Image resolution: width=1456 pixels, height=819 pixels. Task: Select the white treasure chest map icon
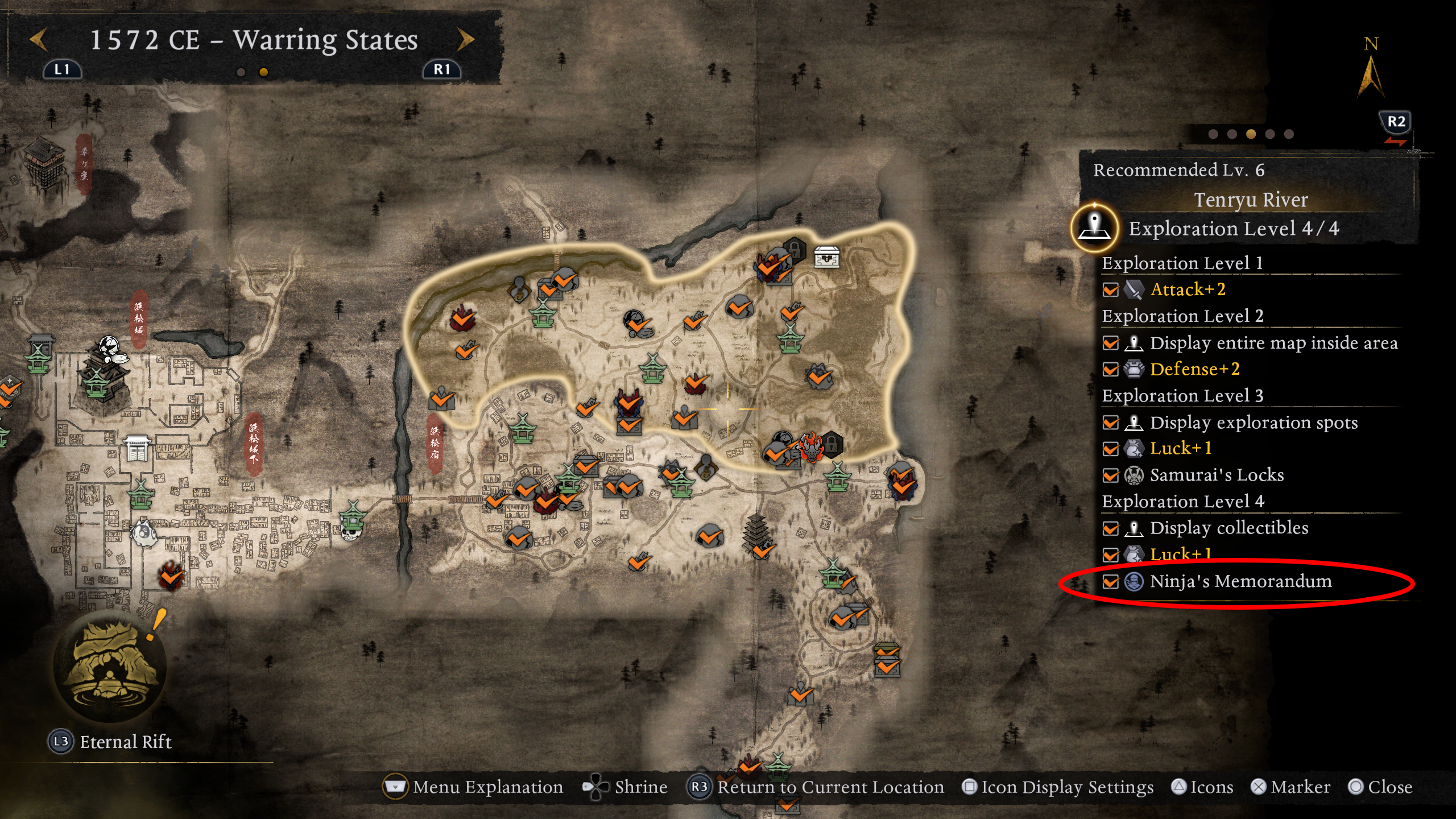(828, 258)
